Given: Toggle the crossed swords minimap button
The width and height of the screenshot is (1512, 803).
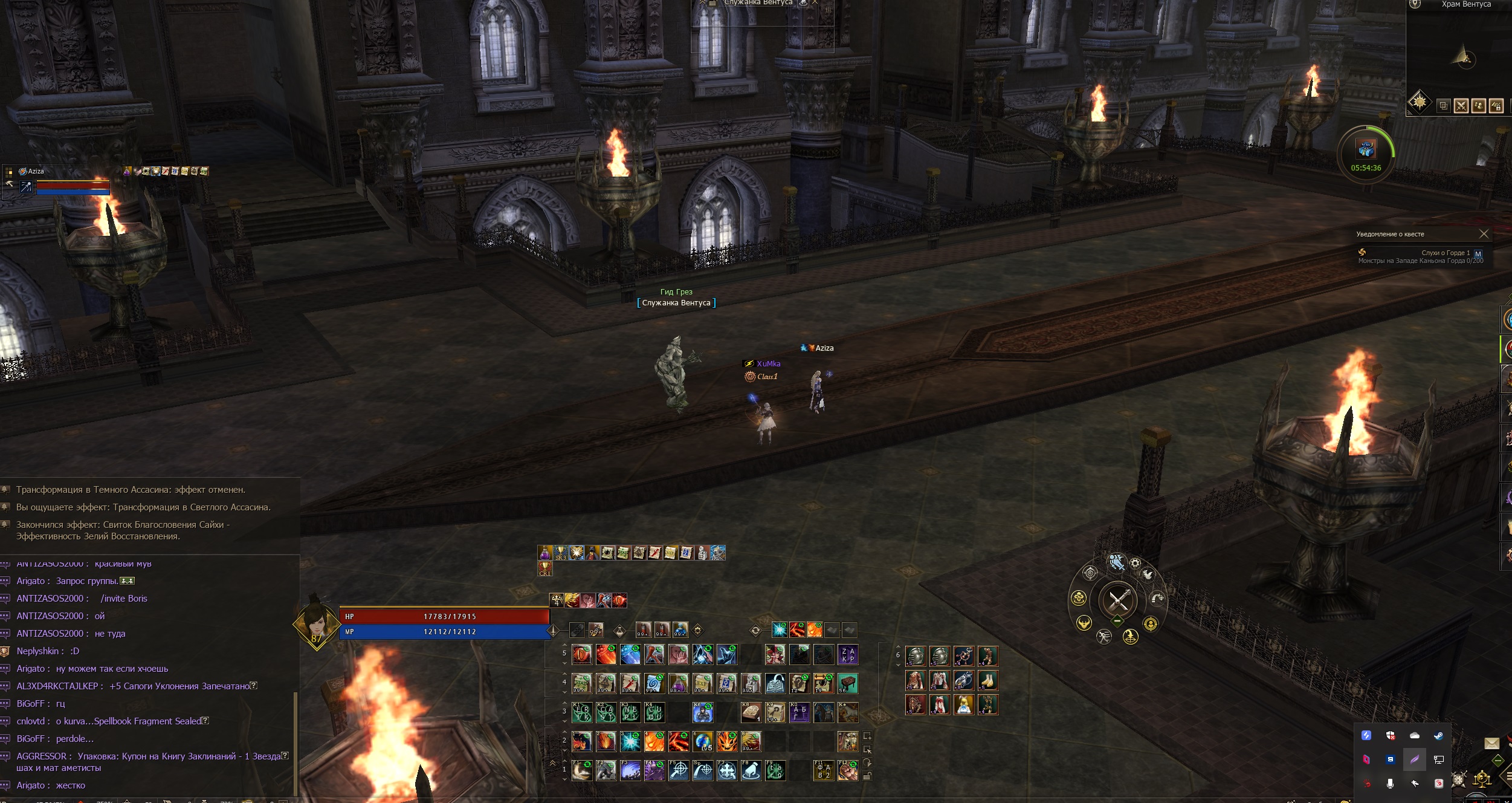Looking at the screenshot, I should click(1461, 106).
